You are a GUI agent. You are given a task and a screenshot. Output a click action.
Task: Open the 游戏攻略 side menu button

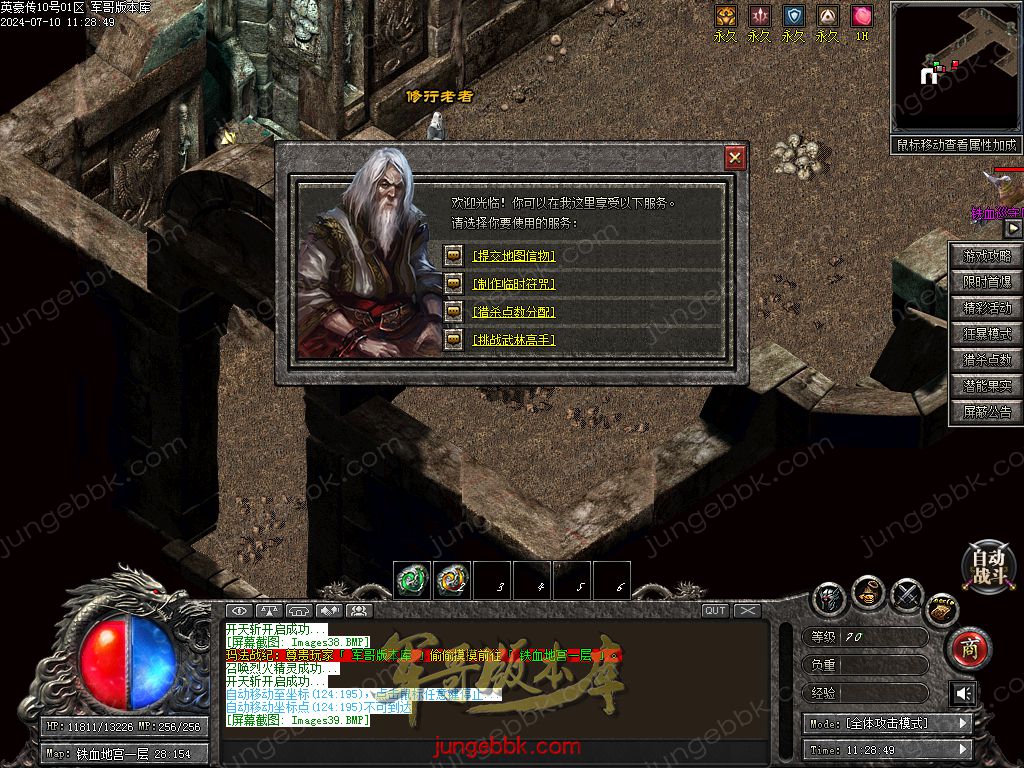[986, 256]
